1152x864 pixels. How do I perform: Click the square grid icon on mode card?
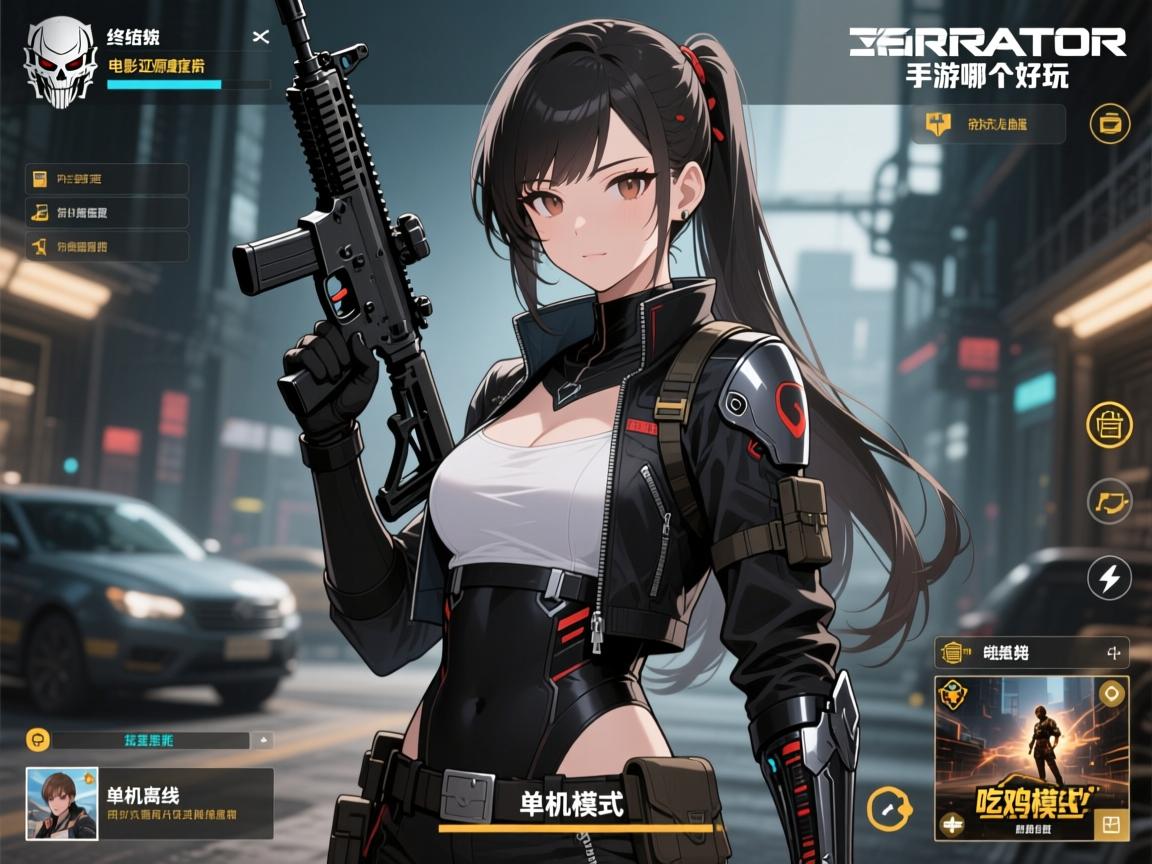[x=1111, y=824]
